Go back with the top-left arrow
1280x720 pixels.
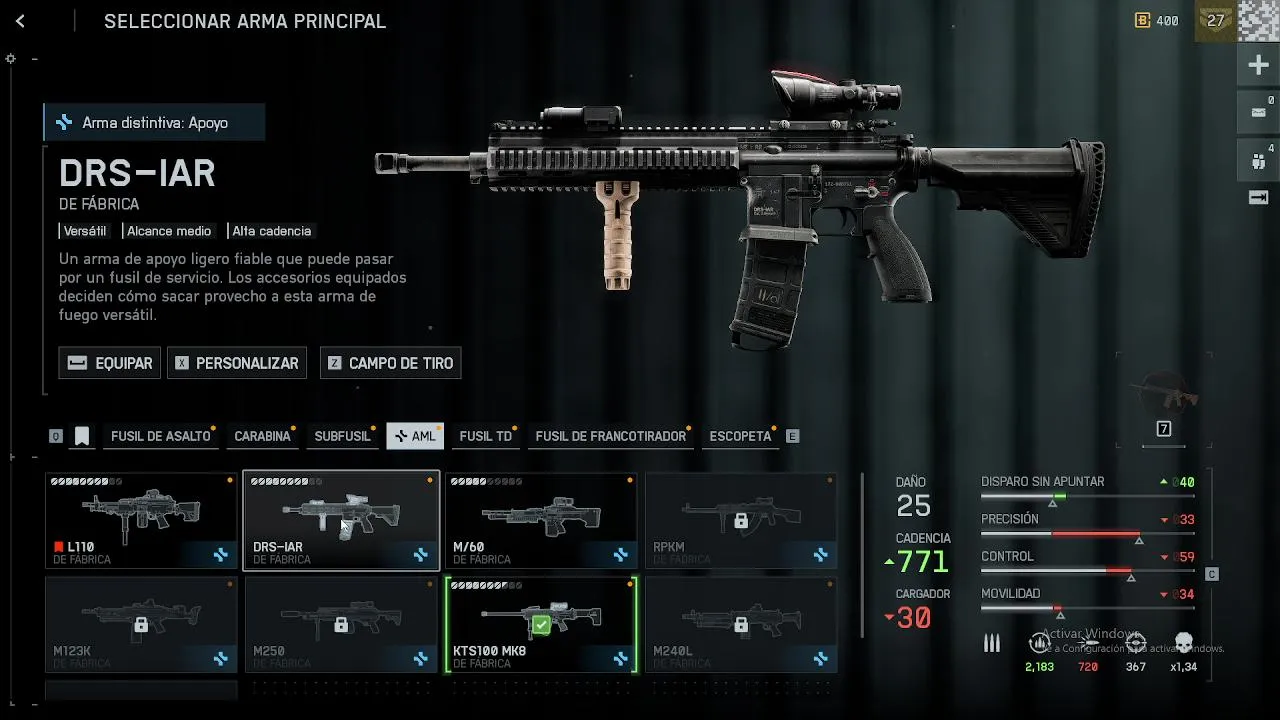(20, 21)
